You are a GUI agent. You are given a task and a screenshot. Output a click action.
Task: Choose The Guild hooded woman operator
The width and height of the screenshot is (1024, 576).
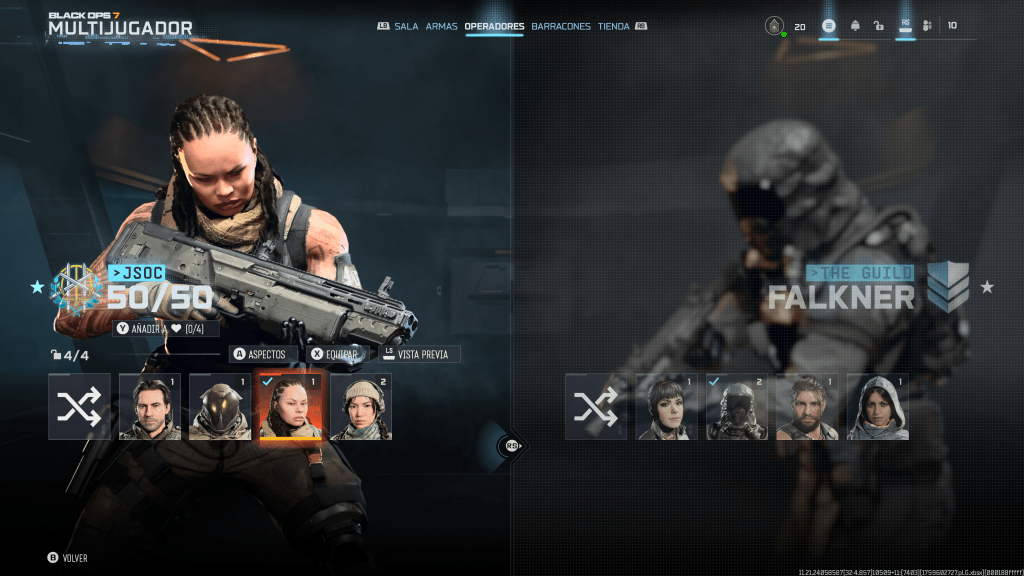tap(878, 407)
